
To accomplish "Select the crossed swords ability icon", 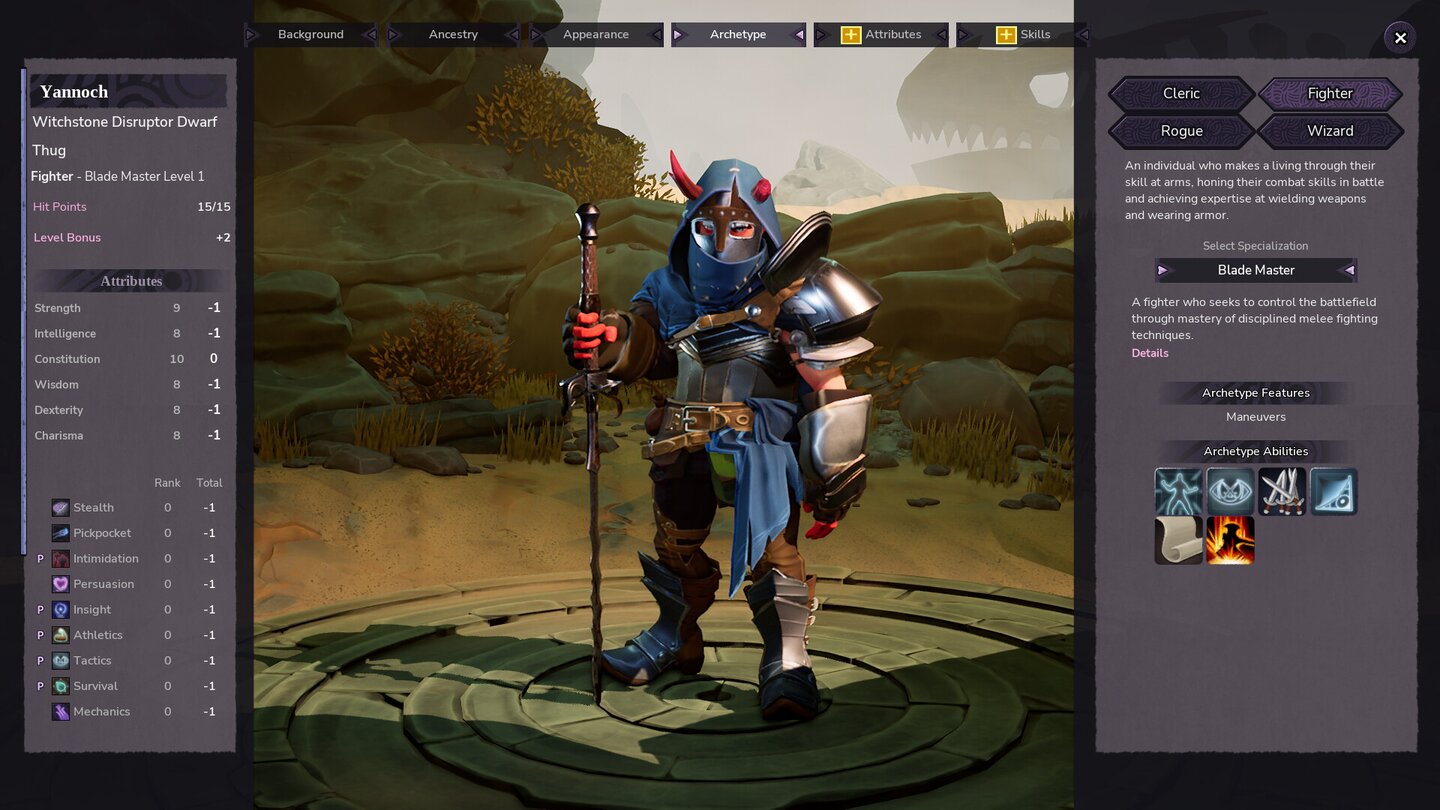I will click(1282, 492).
